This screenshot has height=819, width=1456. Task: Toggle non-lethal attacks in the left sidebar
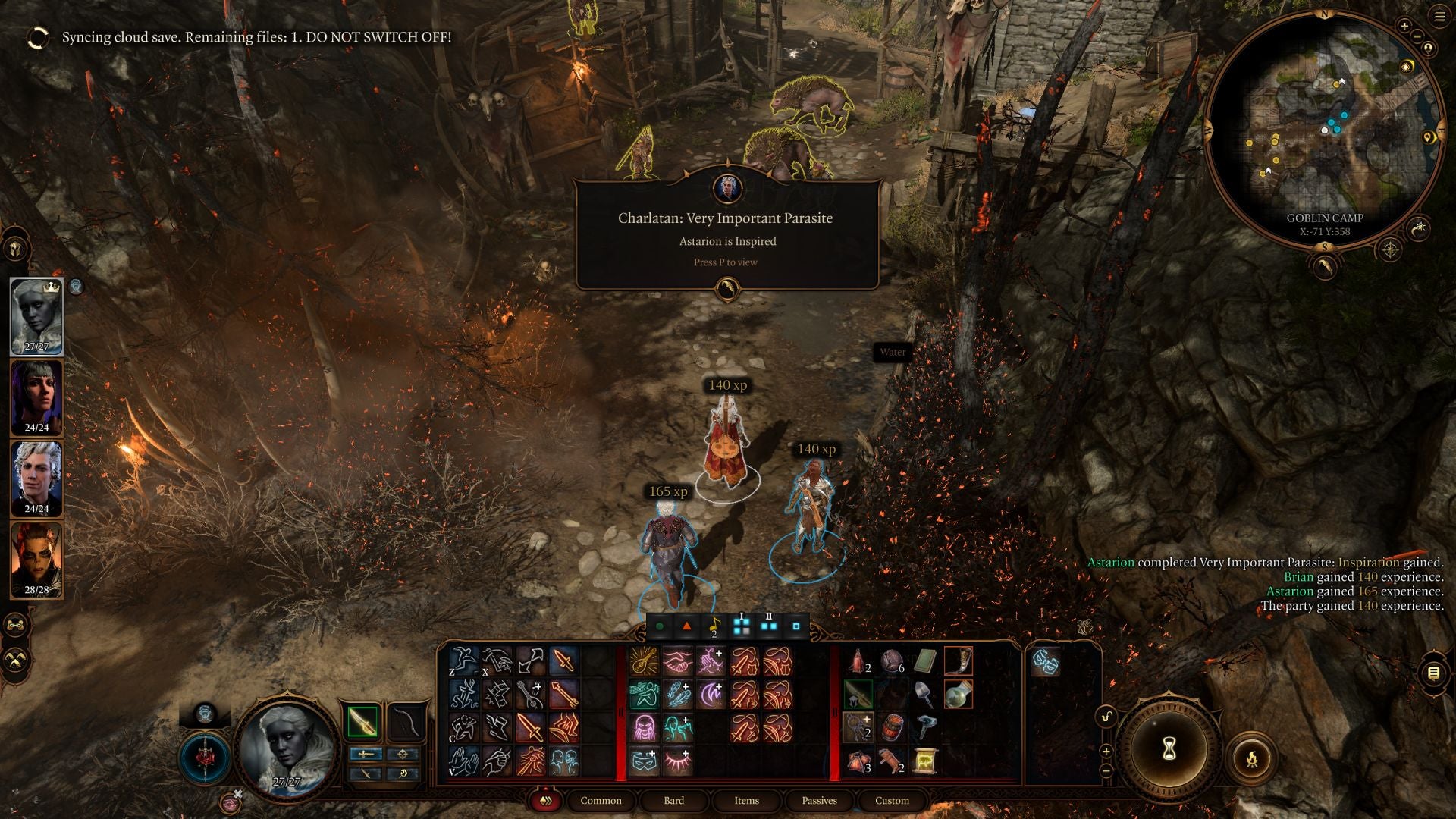(x=14, y=660)
